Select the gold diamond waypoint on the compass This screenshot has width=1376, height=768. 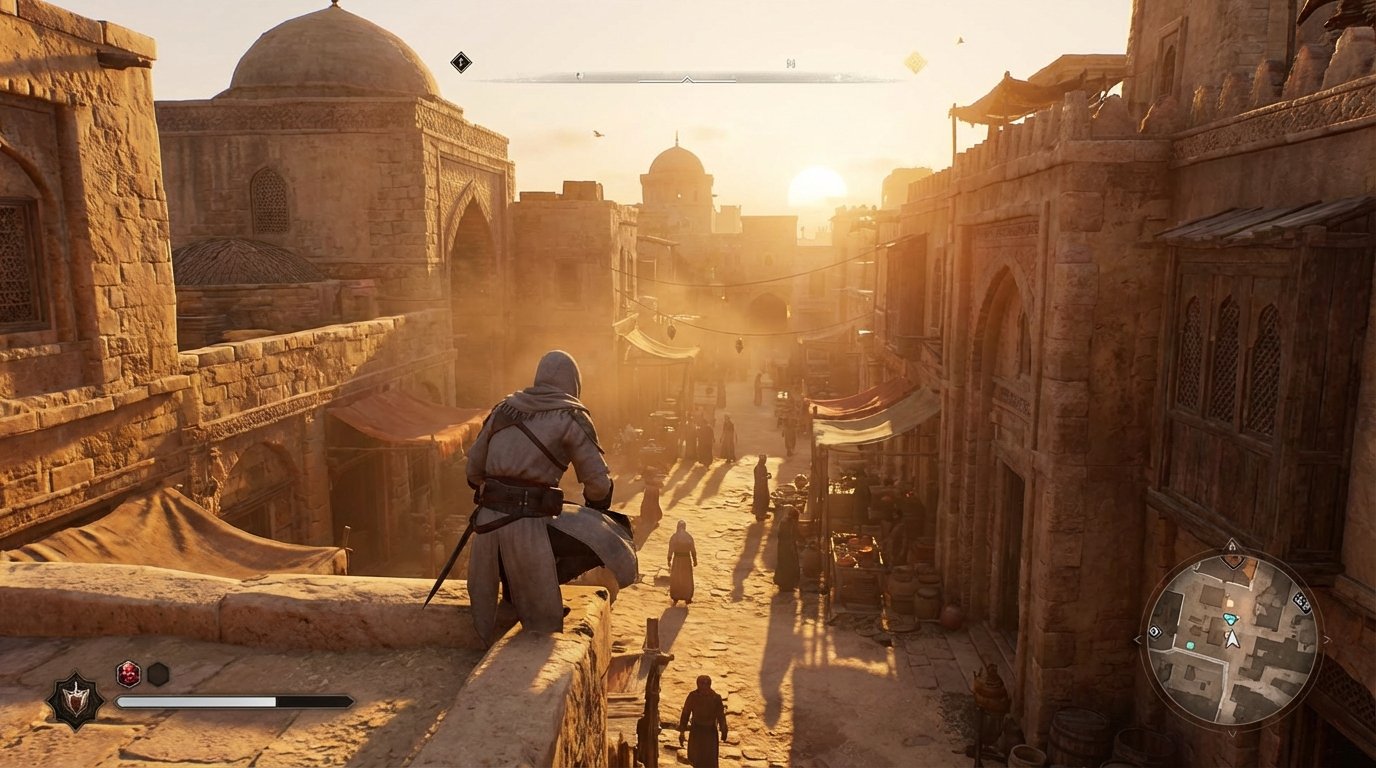[x=914, y=60]
